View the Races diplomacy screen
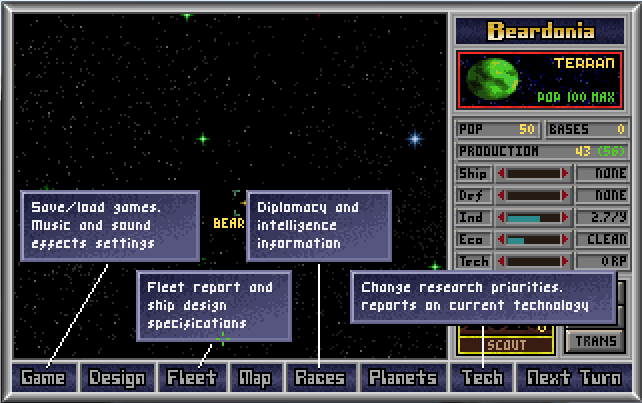The width and height of the screenshot is (642, 403). tap(320, 377)
